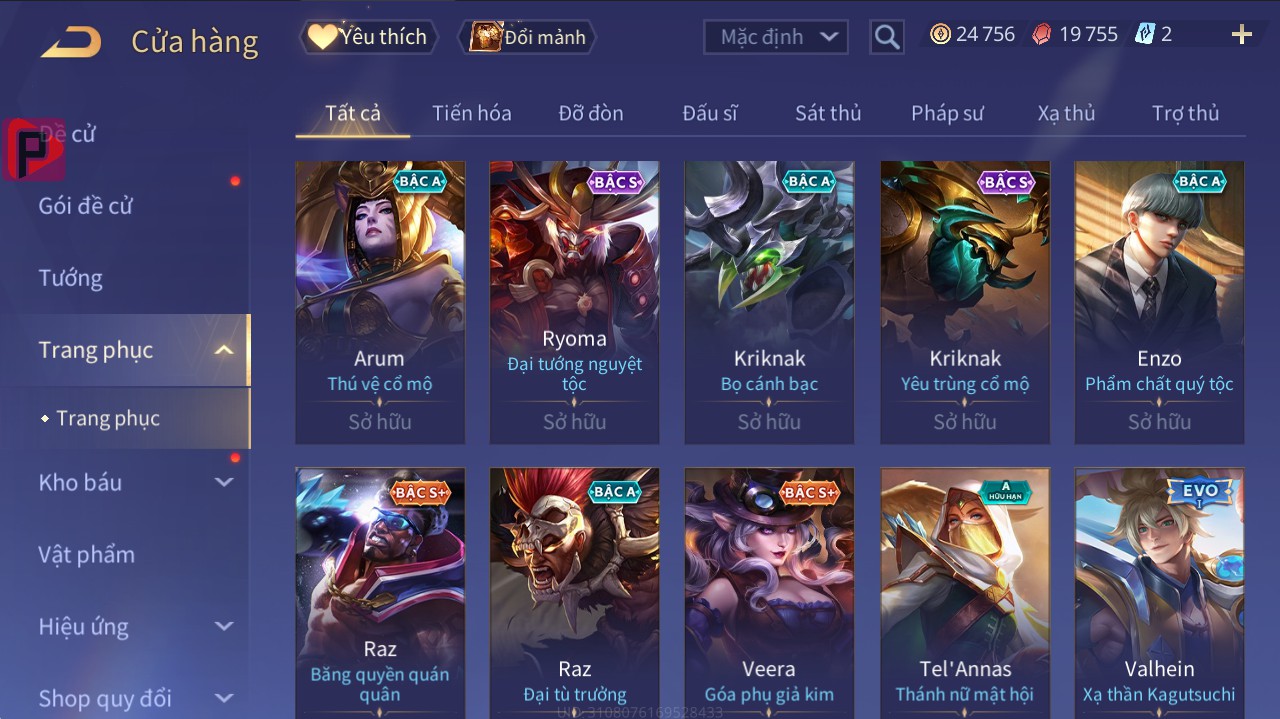Open Gói đề cử in sidebar
1280x719 pixels.
[x=86, y=206]
